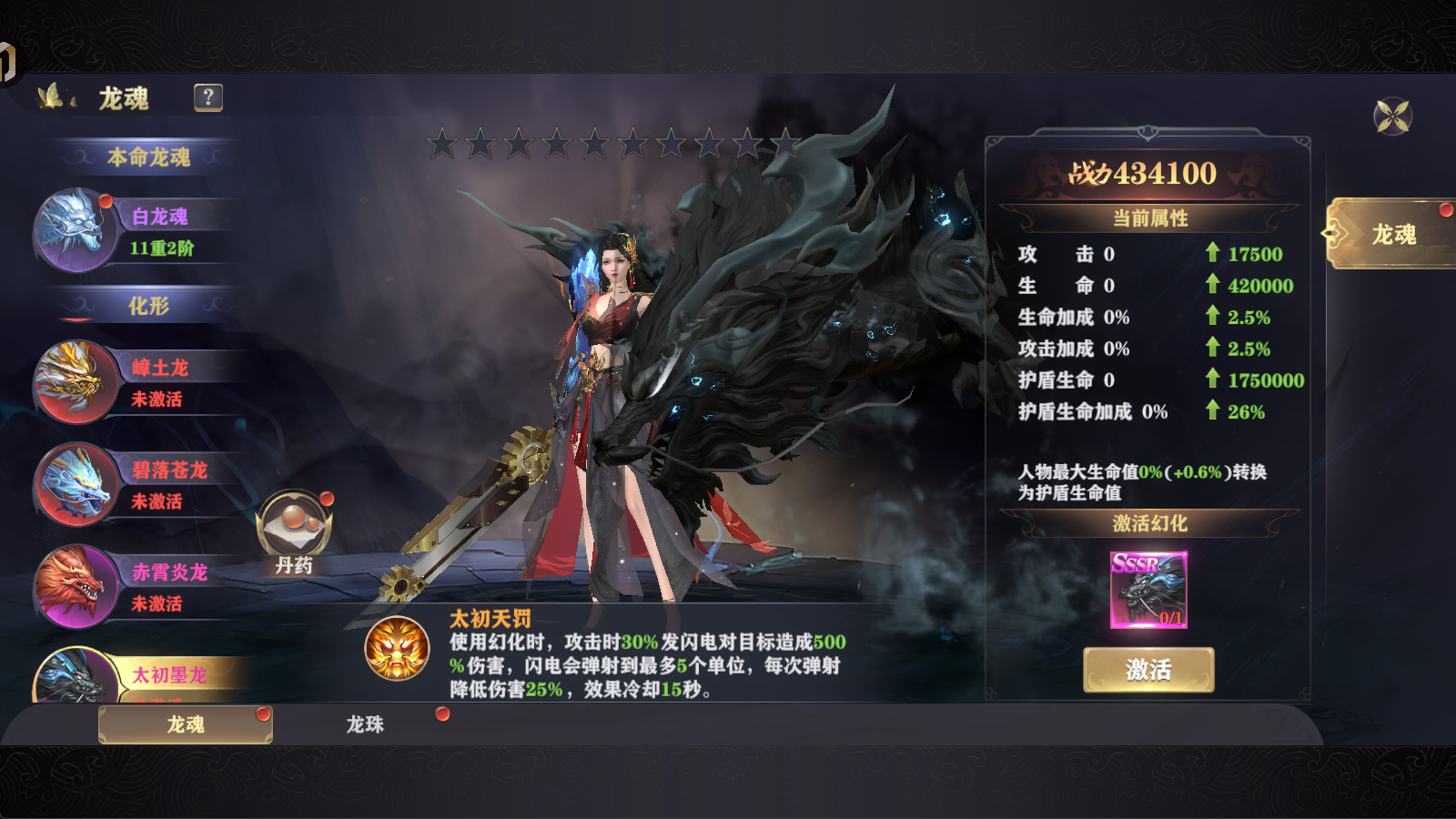Click the question mark help icon beside 龙魂 title
The width and height of the screenshot is (1456, 819).
pos(207,96)
